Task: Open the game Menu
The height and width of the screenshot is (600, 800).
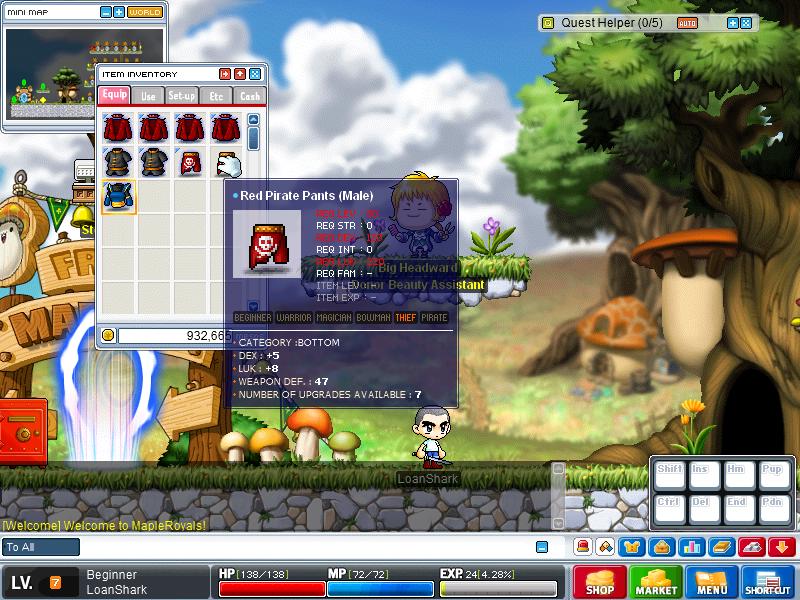Action: tap(712, 582)
